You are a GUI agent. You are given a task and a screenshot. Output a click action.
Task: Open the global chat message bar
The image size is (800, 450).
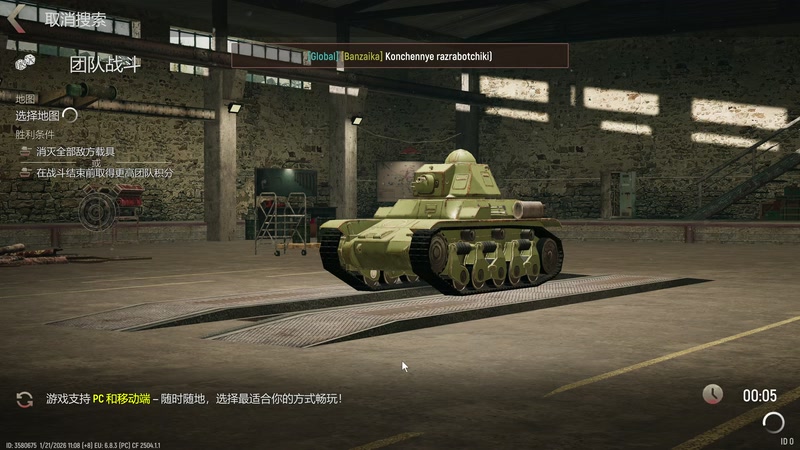pos(400,56)
